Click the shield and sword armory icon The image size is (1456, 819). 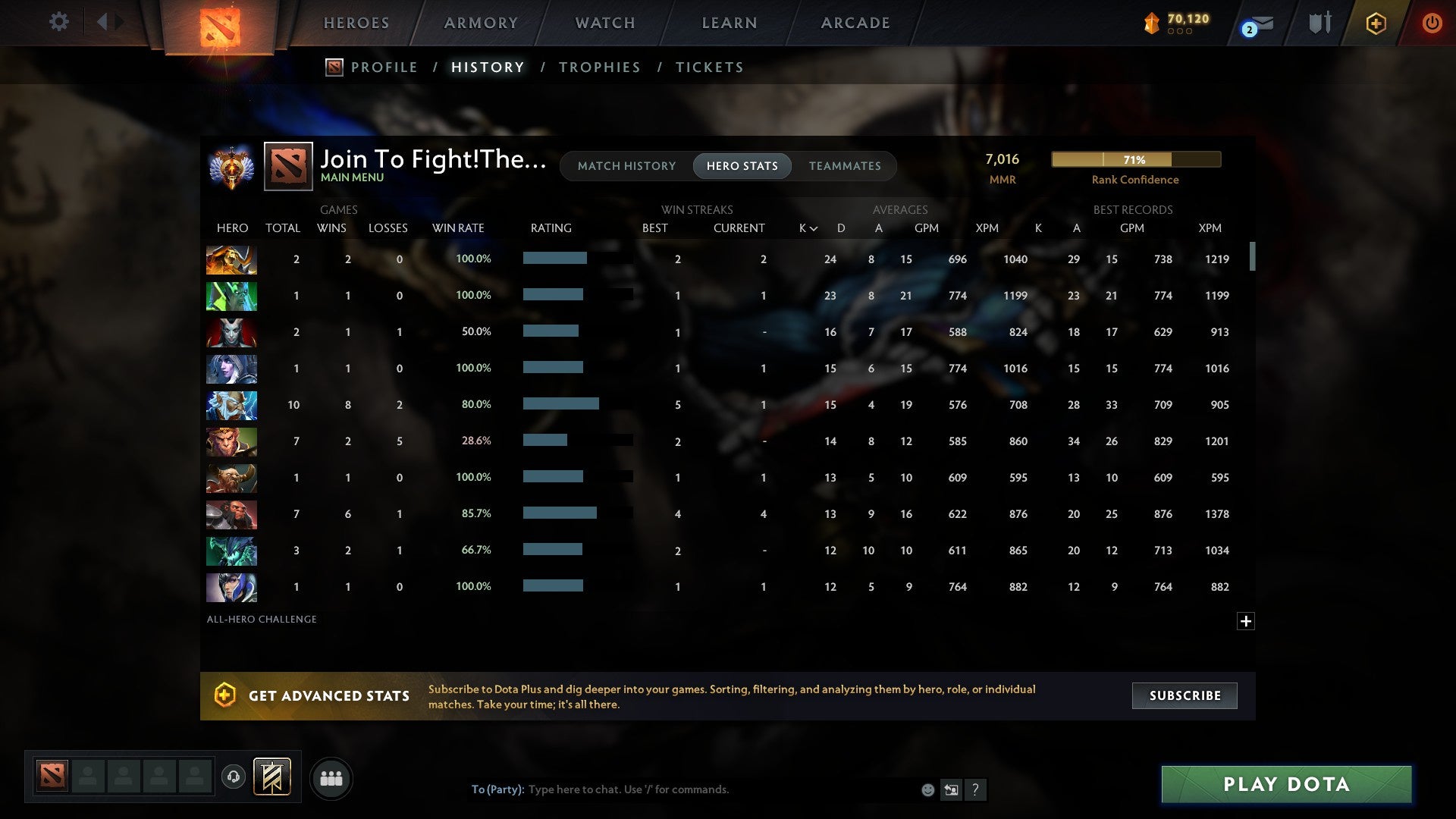(x=1319, y=23)
